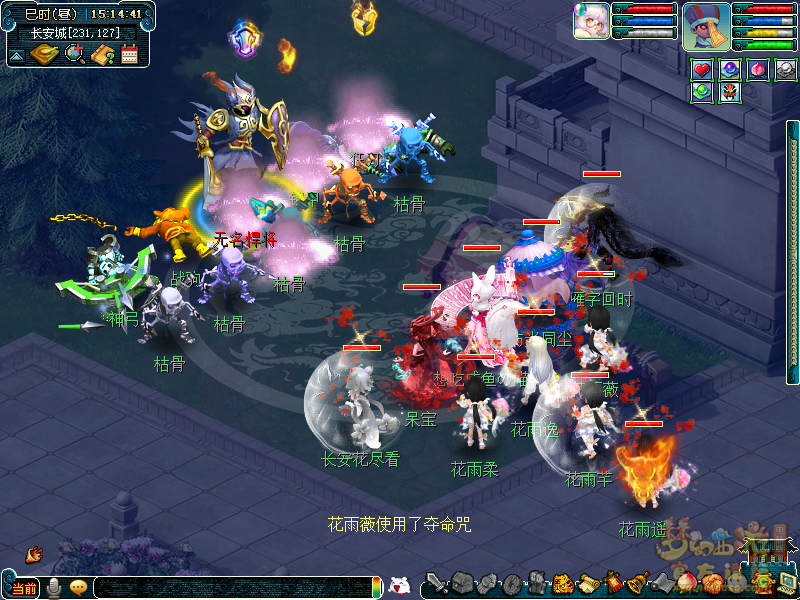The height and width of the screenshot is (600, 800).
Task: Open the speech bubble chat options
Action: [x=78, y=588]
